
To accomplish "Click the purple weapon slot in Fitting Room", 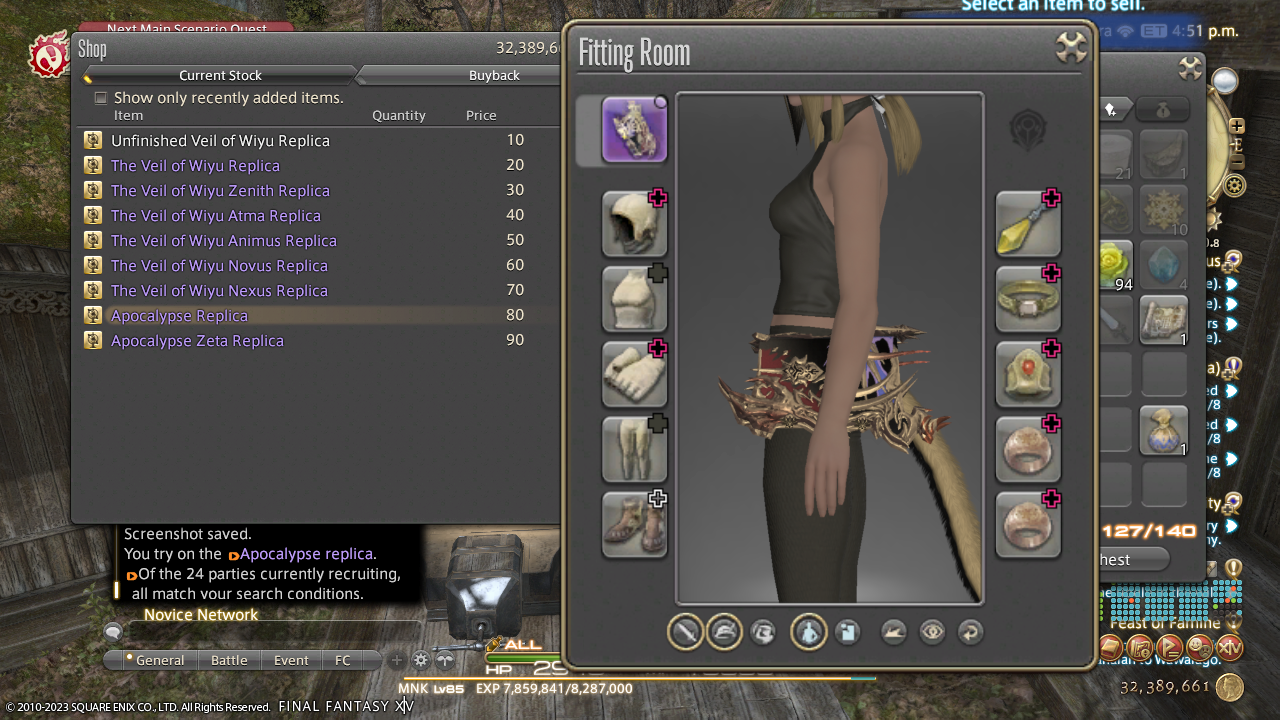I will [634, 129].
